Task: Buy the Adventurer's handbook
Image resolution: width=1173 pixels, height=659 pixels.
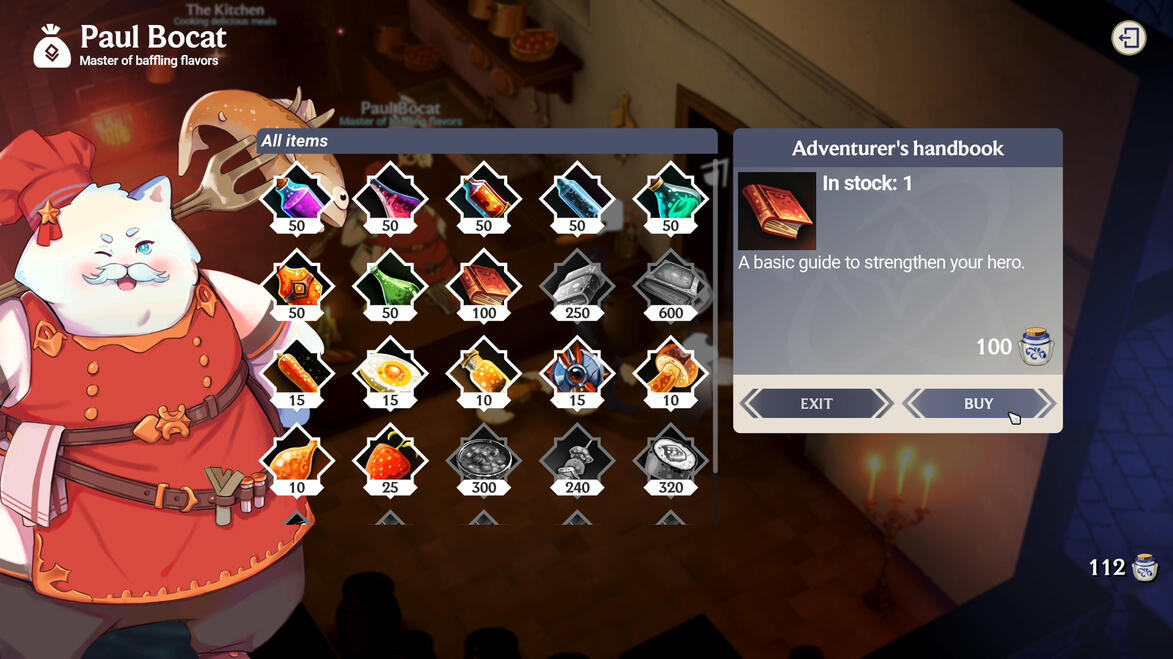Action: point(978,404)
